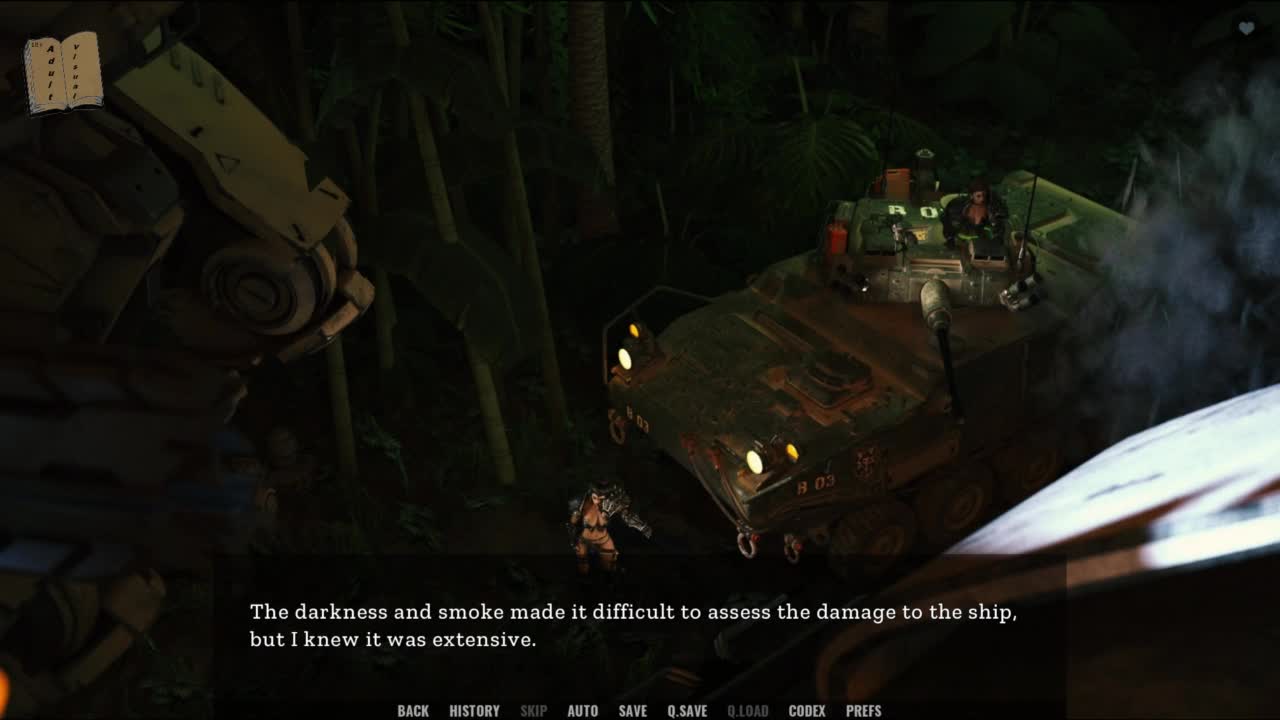Toggle Auto-advance mode
The width and height of the screenshot is (1280, 720).
(582, 711)
